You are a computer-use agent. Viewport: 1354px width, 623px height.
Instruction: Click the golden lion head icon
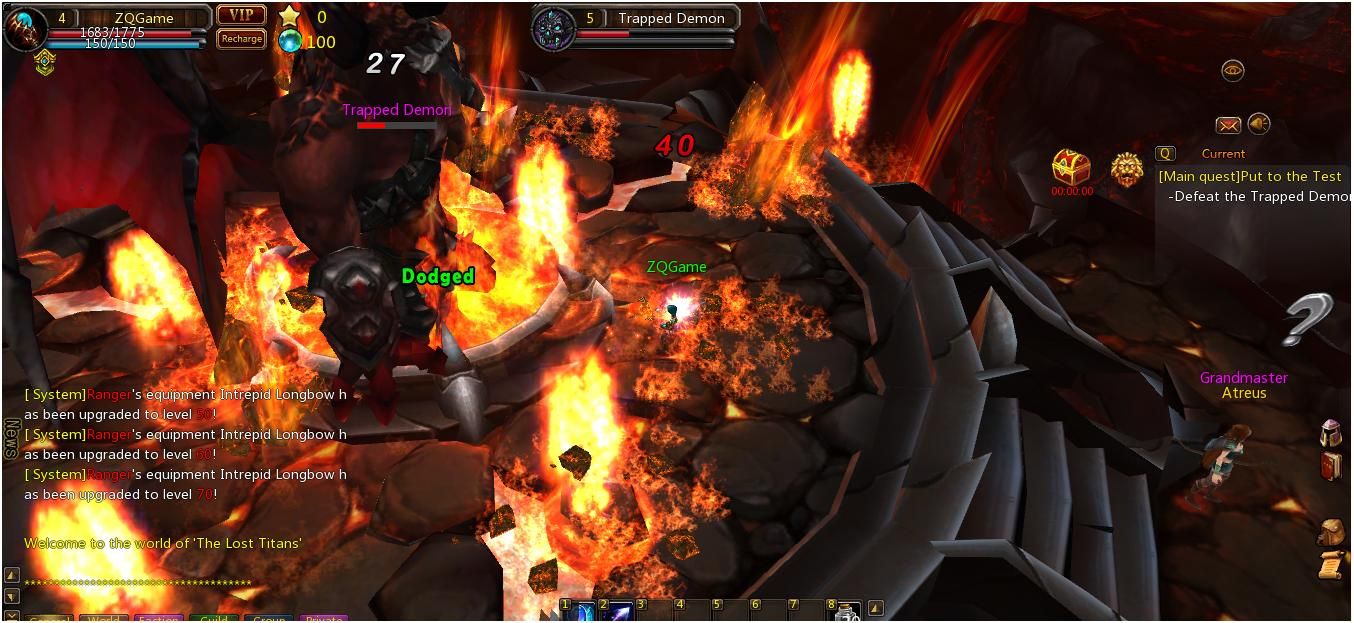[1127, 170]
